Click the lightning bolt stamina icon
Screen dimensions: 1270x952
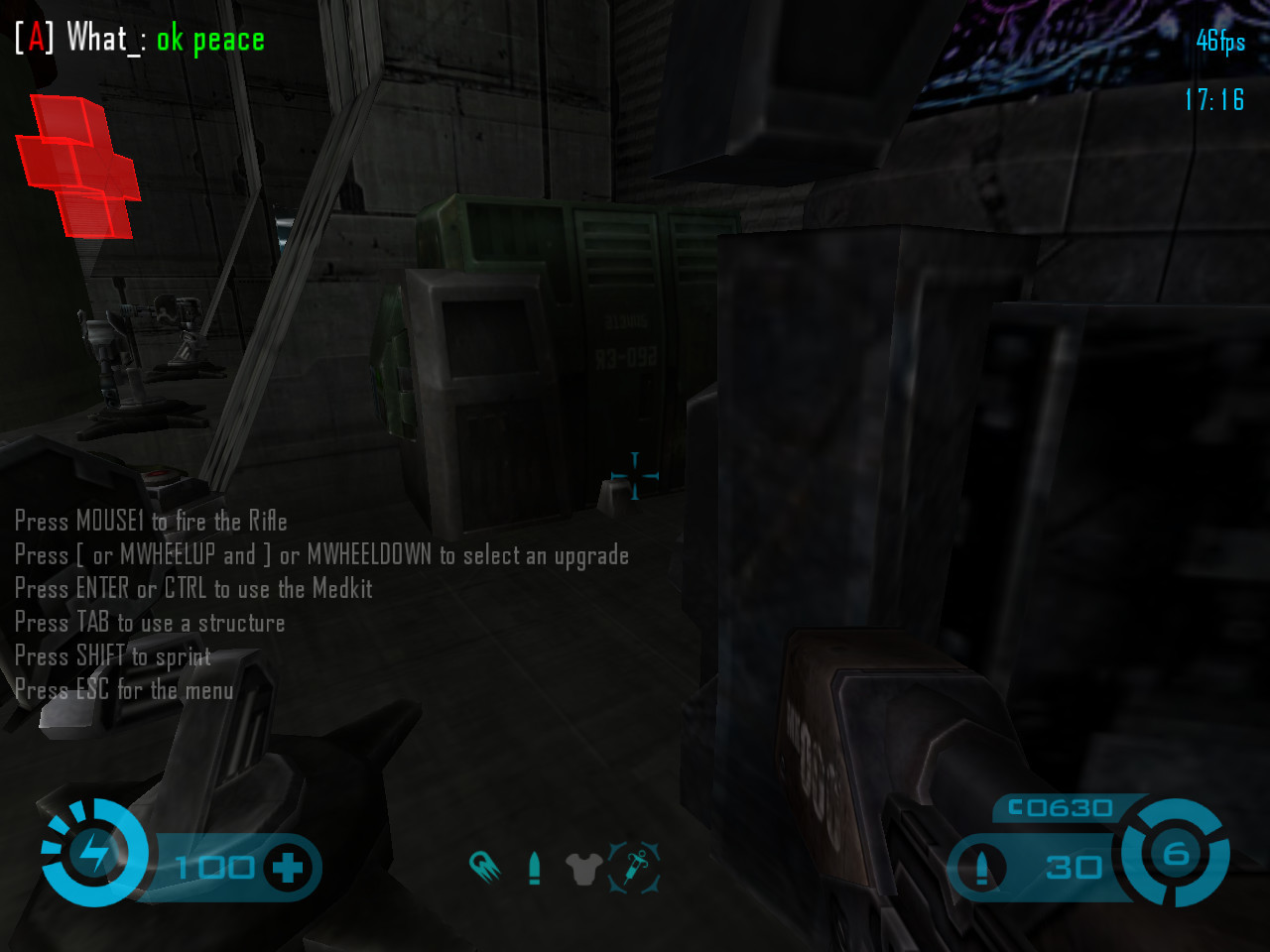[x=95, y=852]
